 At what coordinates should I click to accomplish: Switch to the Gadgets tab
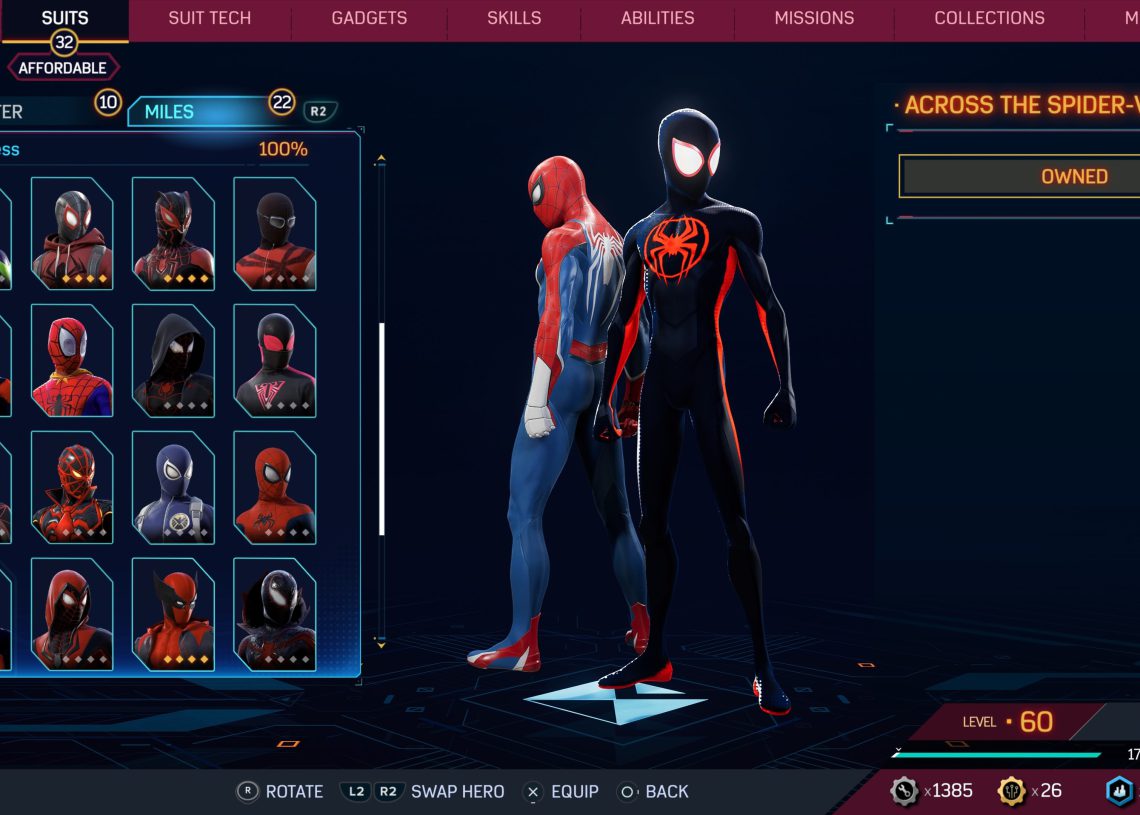(369, 18)
